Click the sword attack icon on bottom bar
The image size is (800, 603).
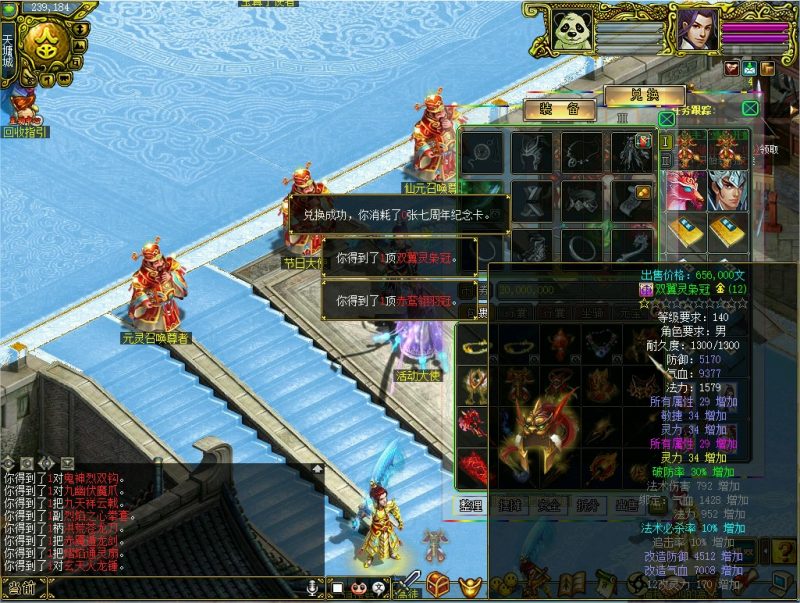pyautogui.click(x=406, y=583)
